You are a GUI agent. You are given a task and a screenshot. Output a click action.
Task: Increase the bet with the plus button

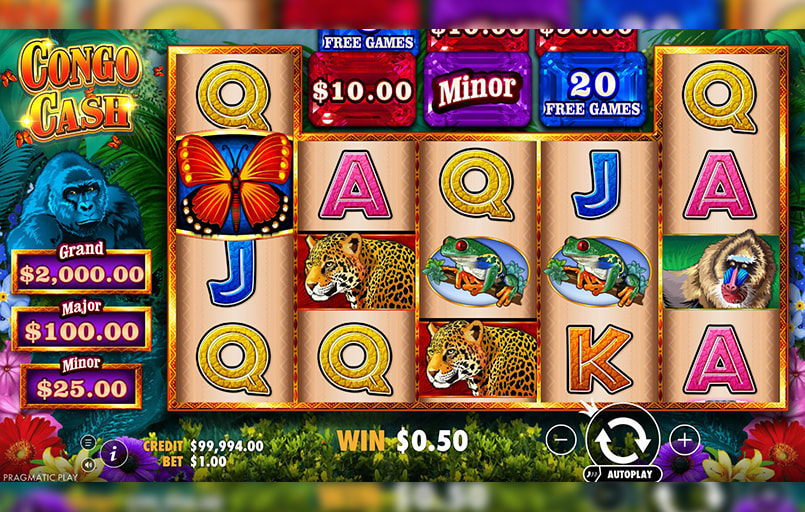point(684,438)
